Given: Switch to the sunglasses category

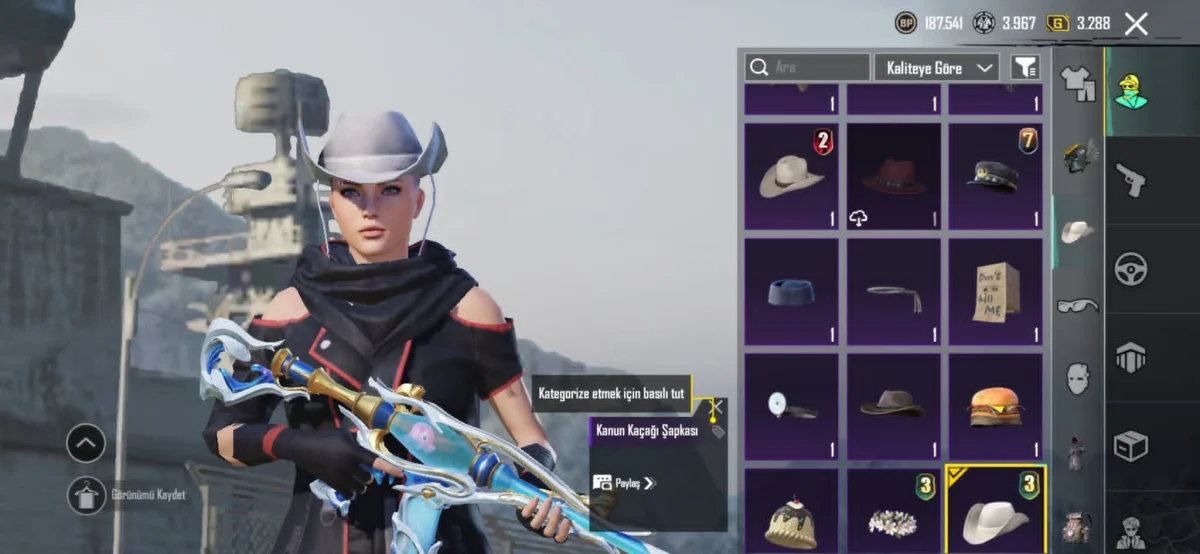Looking at the screenshot, I should point(1077,305).
